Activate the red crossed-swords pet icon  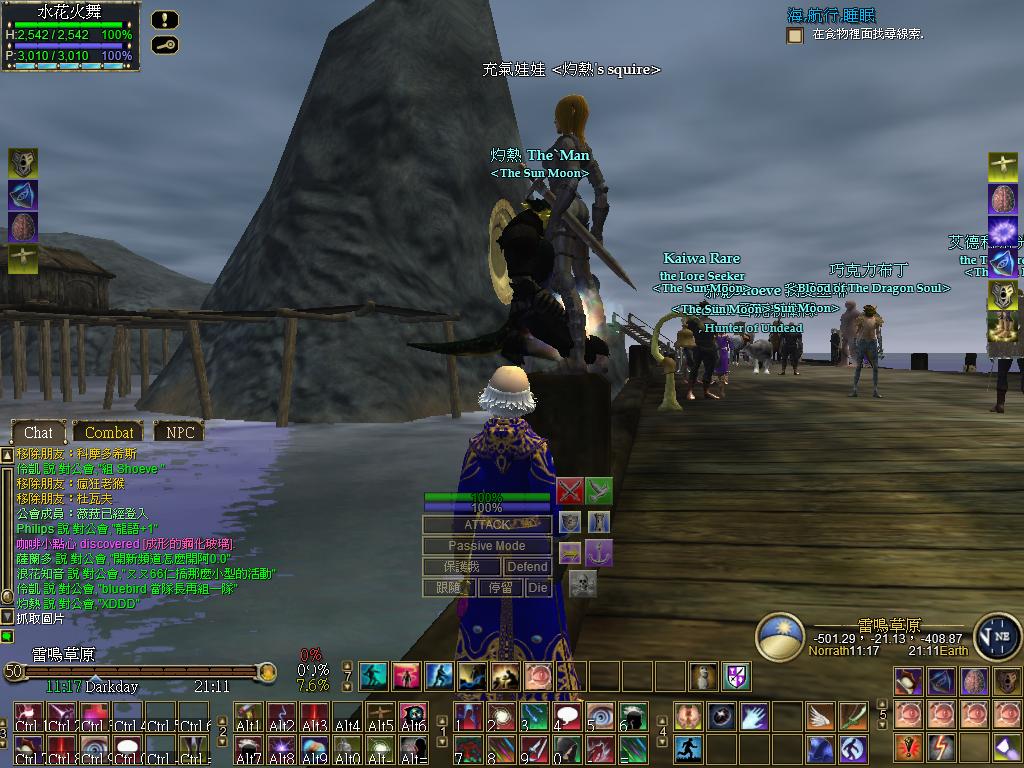pos(570,491)
